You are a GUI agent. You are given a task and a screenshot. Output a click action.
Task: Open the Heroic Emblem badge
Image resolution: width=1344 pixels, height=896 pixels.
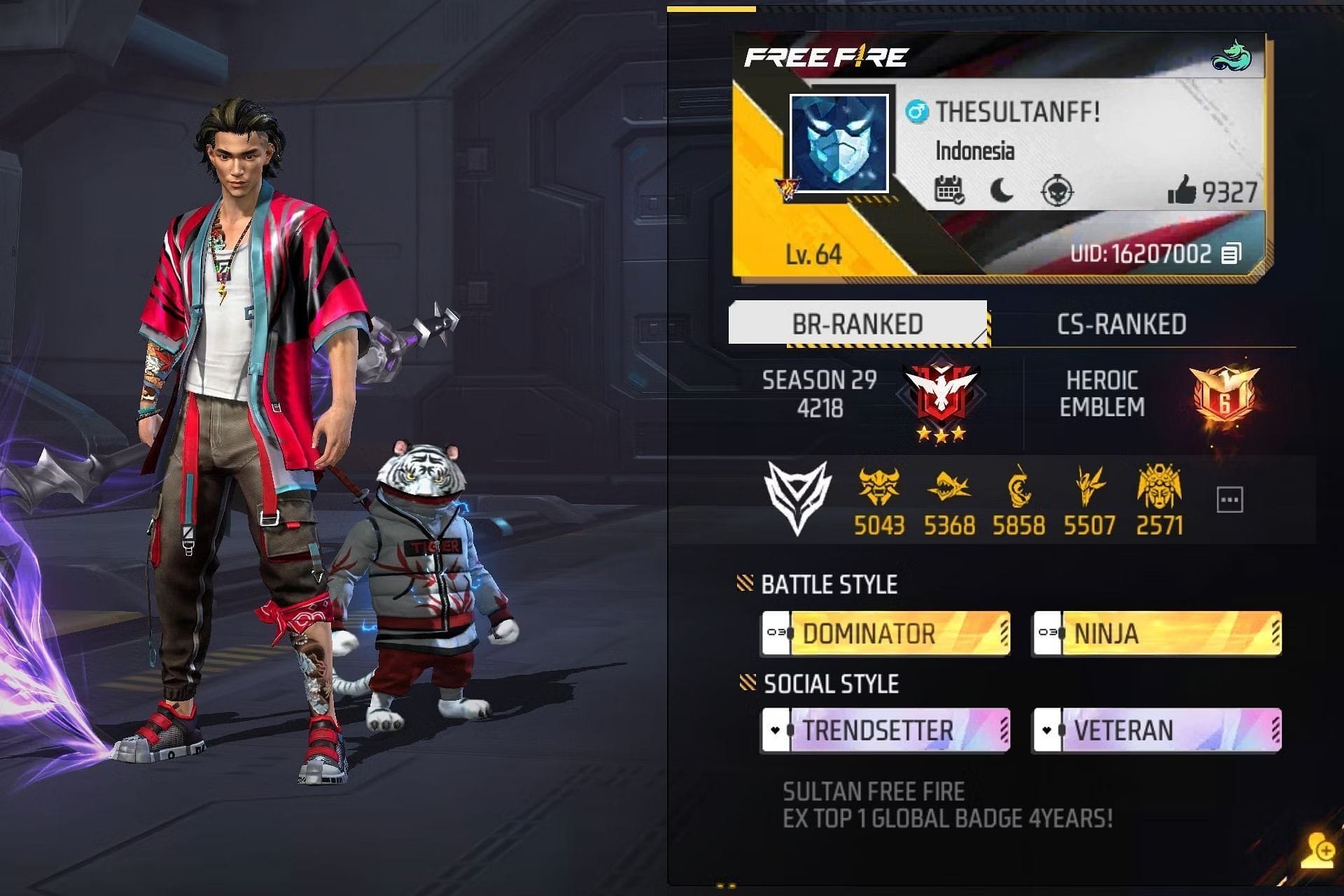coord(1224,394)
